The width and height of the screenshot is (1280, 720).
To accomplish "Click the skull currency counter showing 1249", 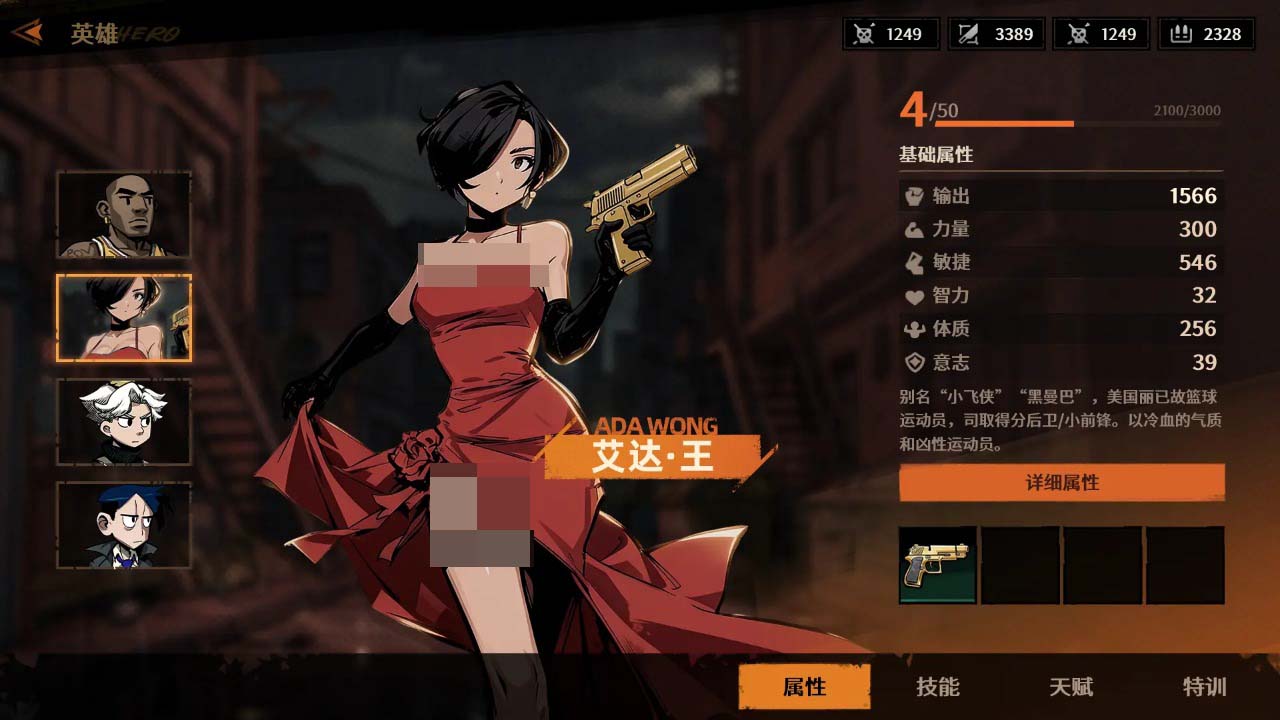I will pyautogui.click(x=888, y=34).
